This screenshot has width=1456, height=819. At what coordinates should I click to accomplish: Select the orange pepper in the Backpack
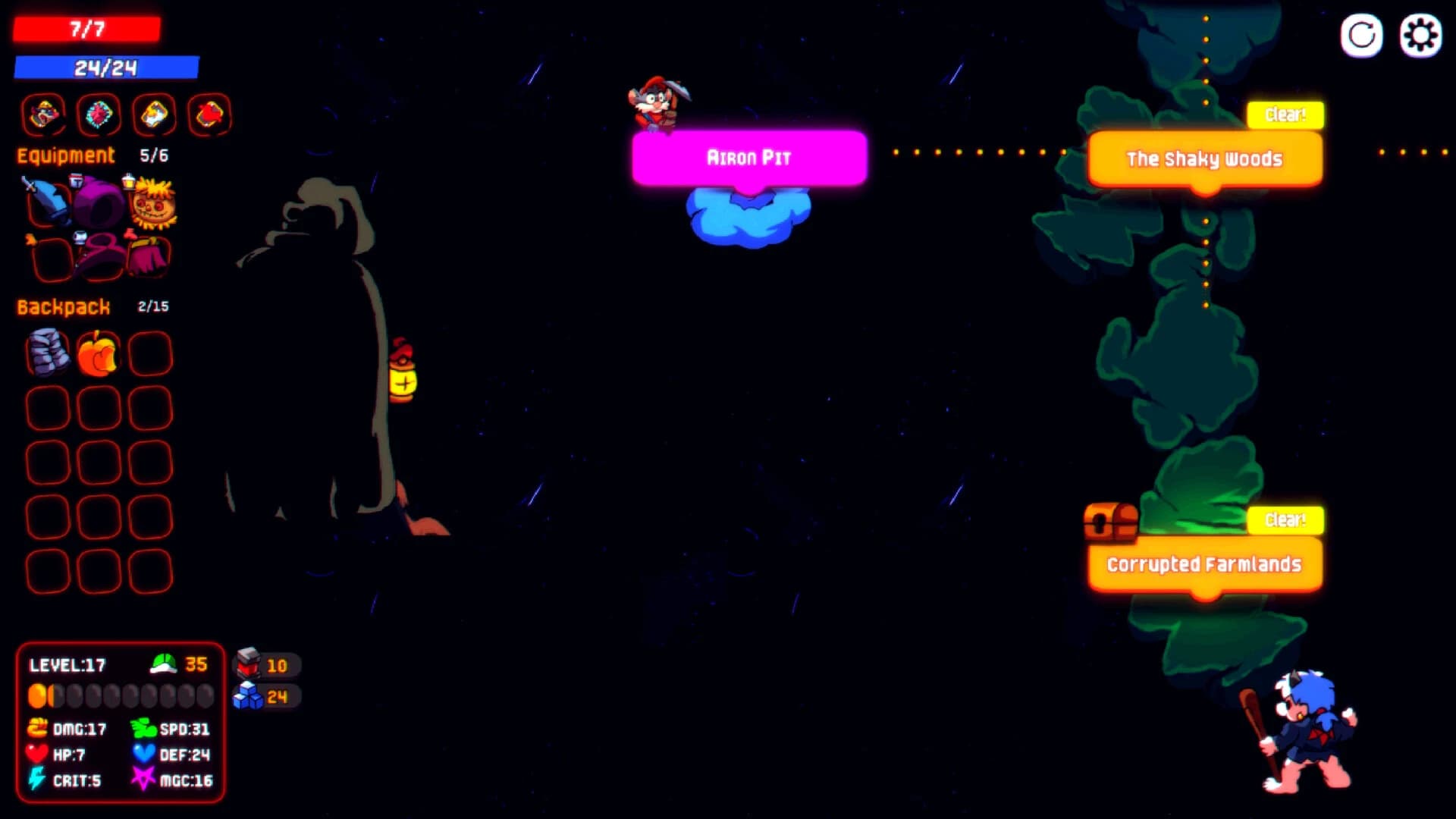coord(99,354)
